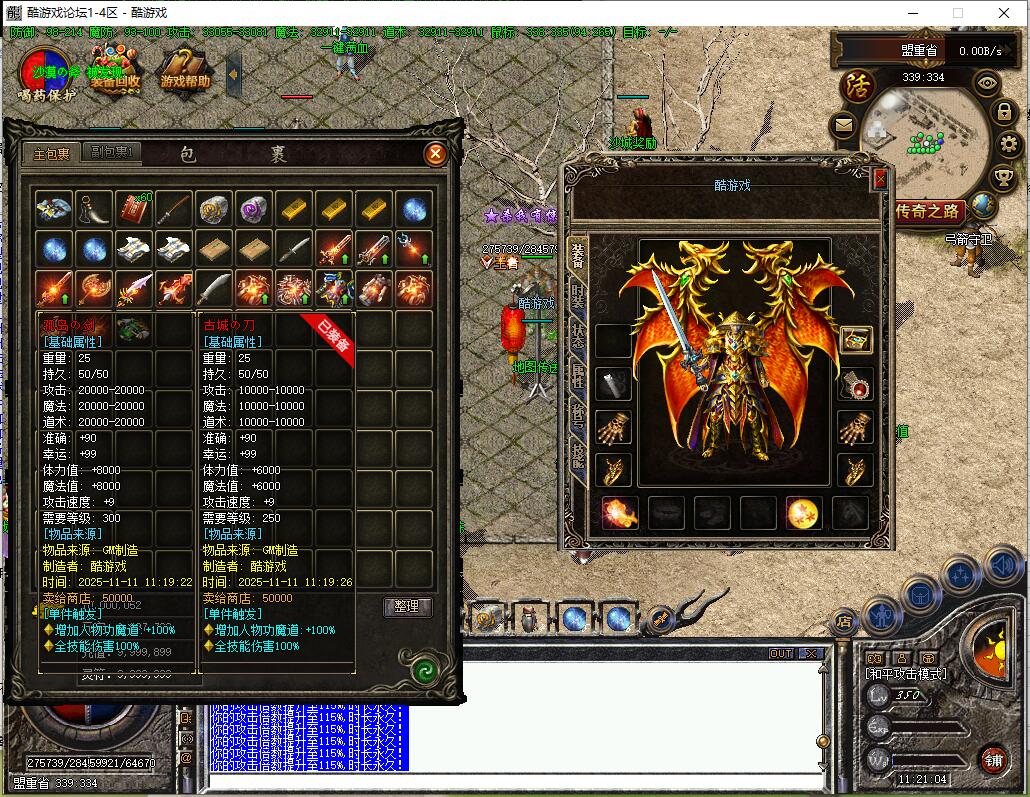Maximize the game window
Image resolution: width=1030 pixels, height=797 pixels.
pos(957,13)
